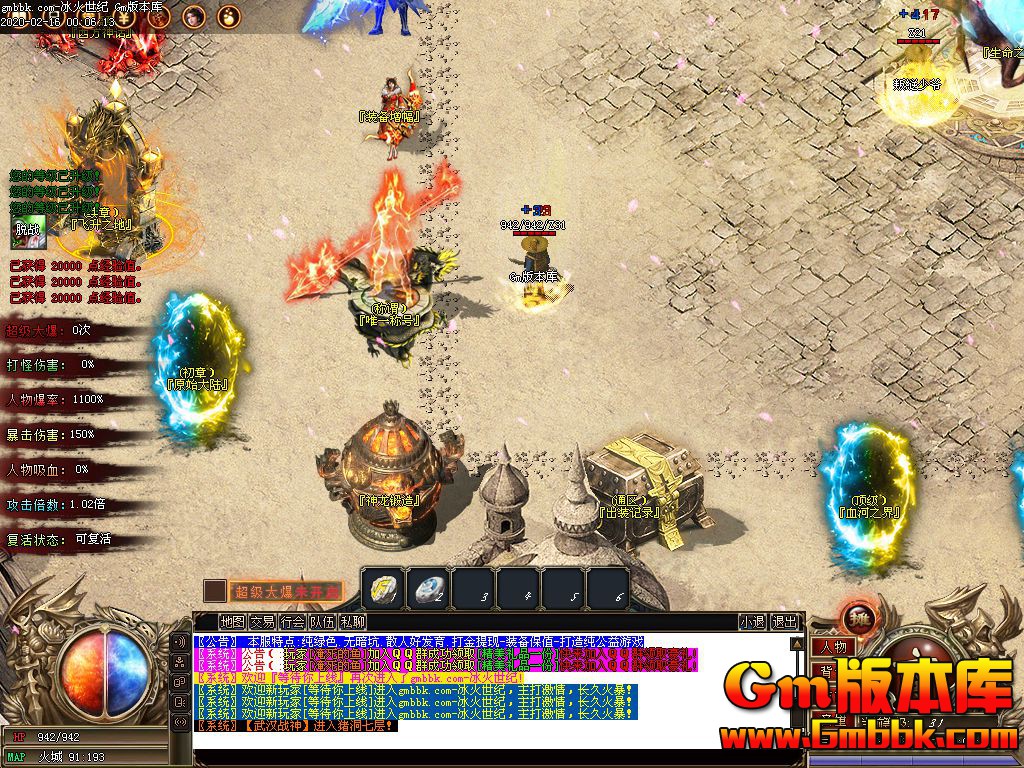The image size is (1024, 768).
Task: Toggle the 超级大爆 checkbox
Action: point(214,591)
